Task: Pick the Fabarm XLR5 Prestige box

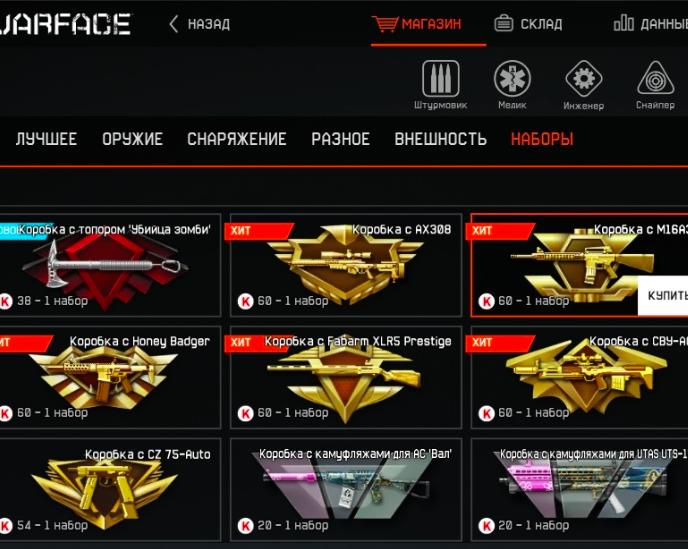Action: click(x=346, y=377)
